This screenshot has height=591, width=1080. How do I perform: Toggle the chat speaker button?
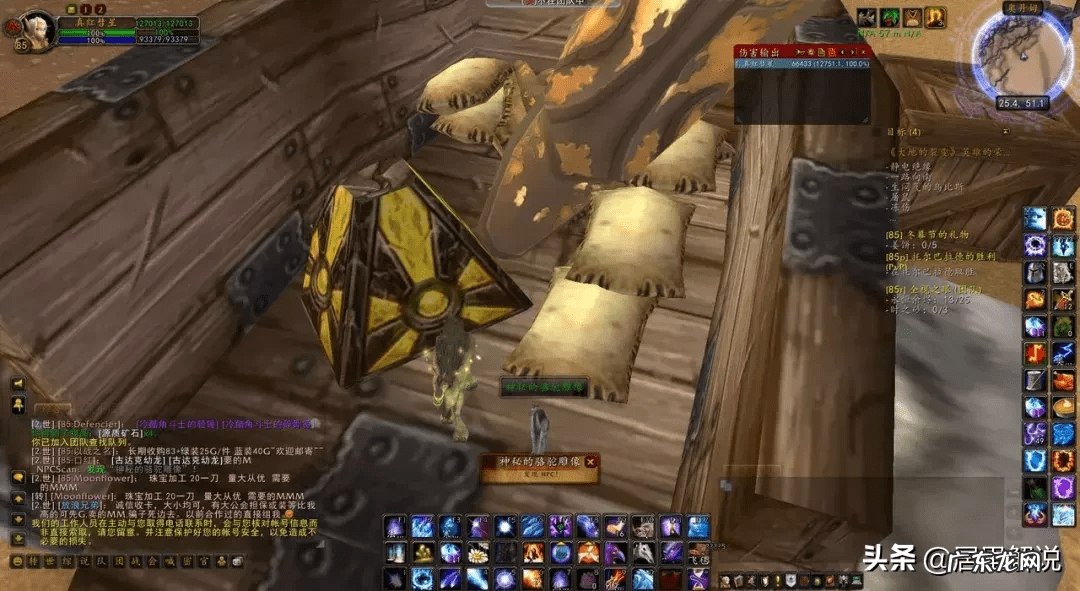(17, 384)
